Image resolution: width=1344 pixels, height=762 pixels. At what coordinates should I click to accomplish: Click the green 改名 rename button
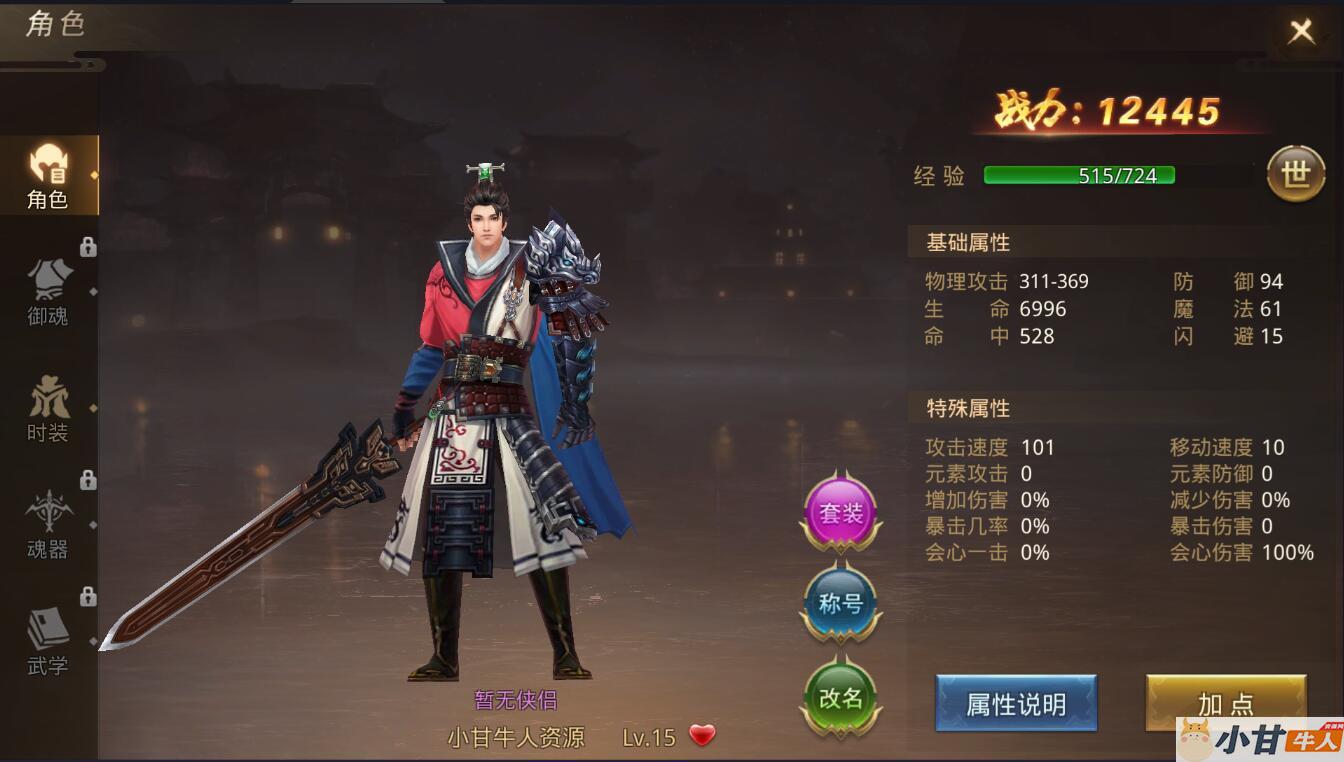840,698
